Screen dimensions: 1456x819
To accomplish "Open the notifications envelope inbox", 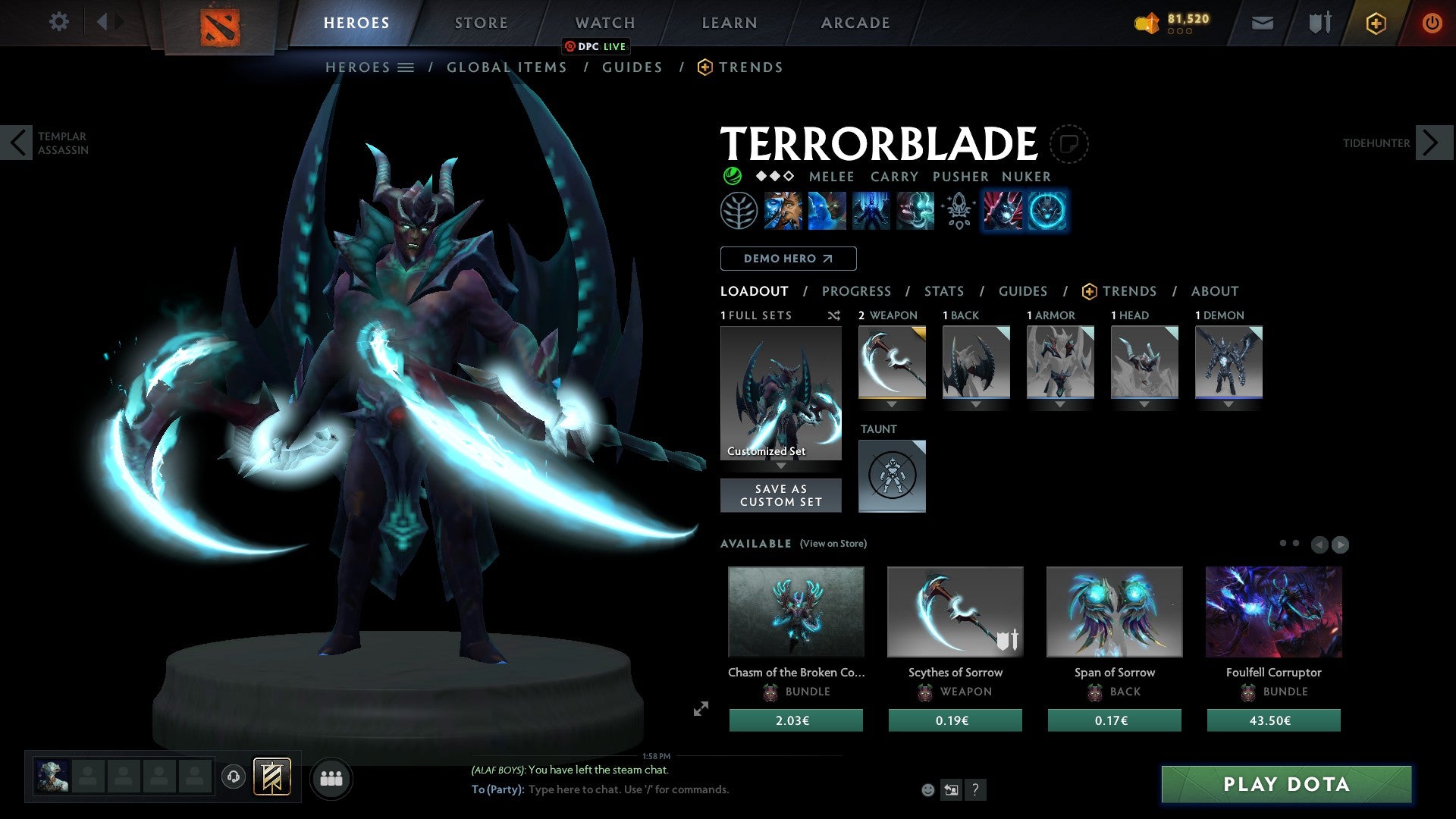I will 1262,23.
